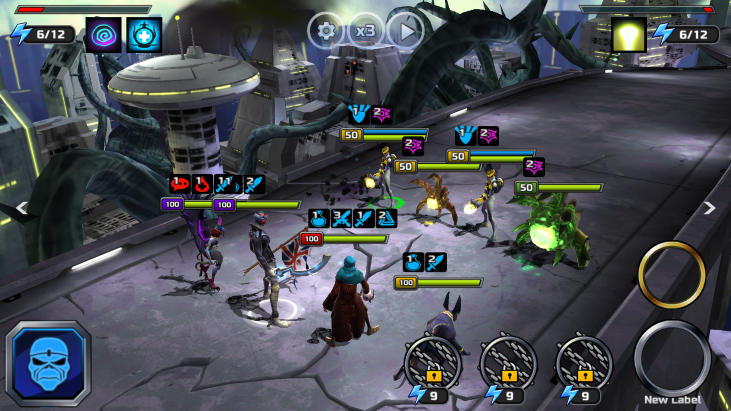Activate the purple spiral talisman icon
This screenshot has height=411, width=731.
(103, 34)
